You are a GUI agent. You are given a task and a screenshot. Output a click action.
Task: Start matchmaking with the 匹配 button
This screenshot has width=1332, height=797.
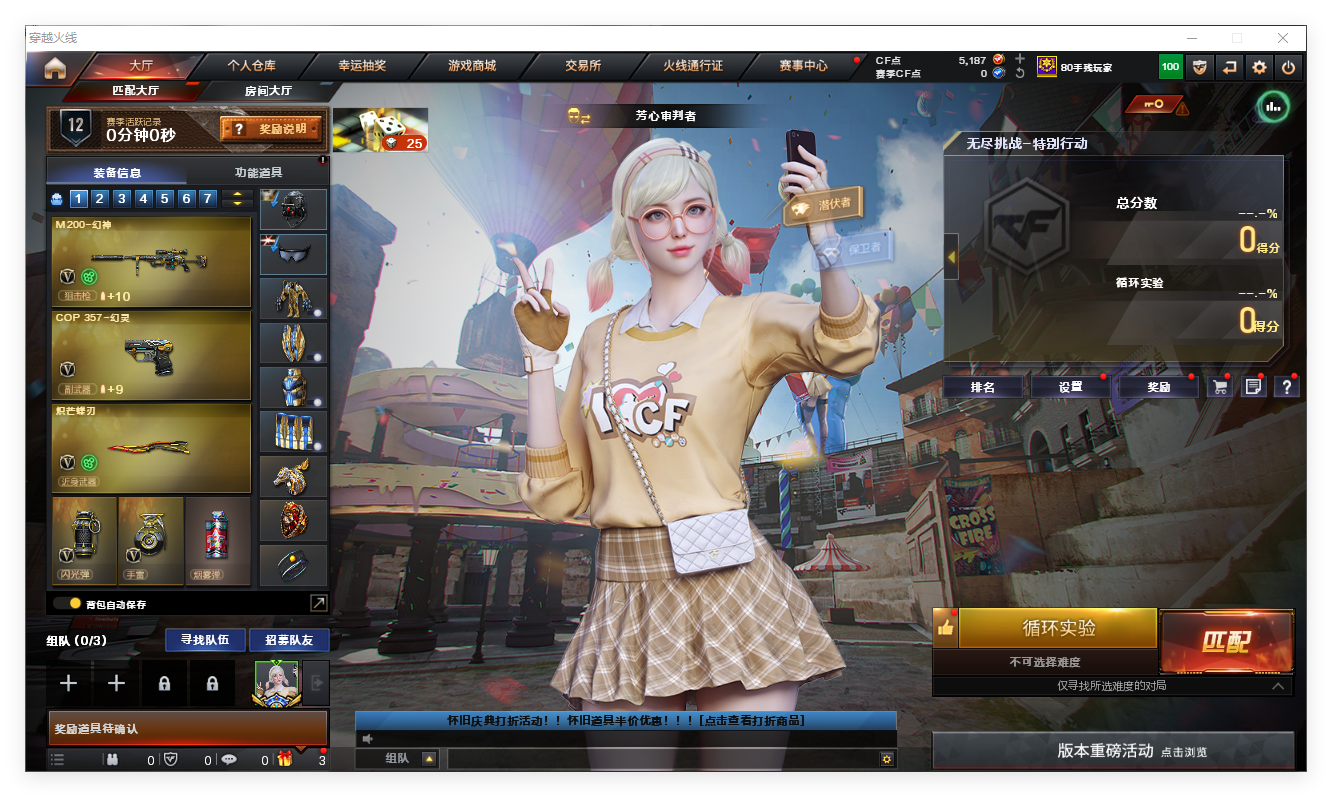1226,641
